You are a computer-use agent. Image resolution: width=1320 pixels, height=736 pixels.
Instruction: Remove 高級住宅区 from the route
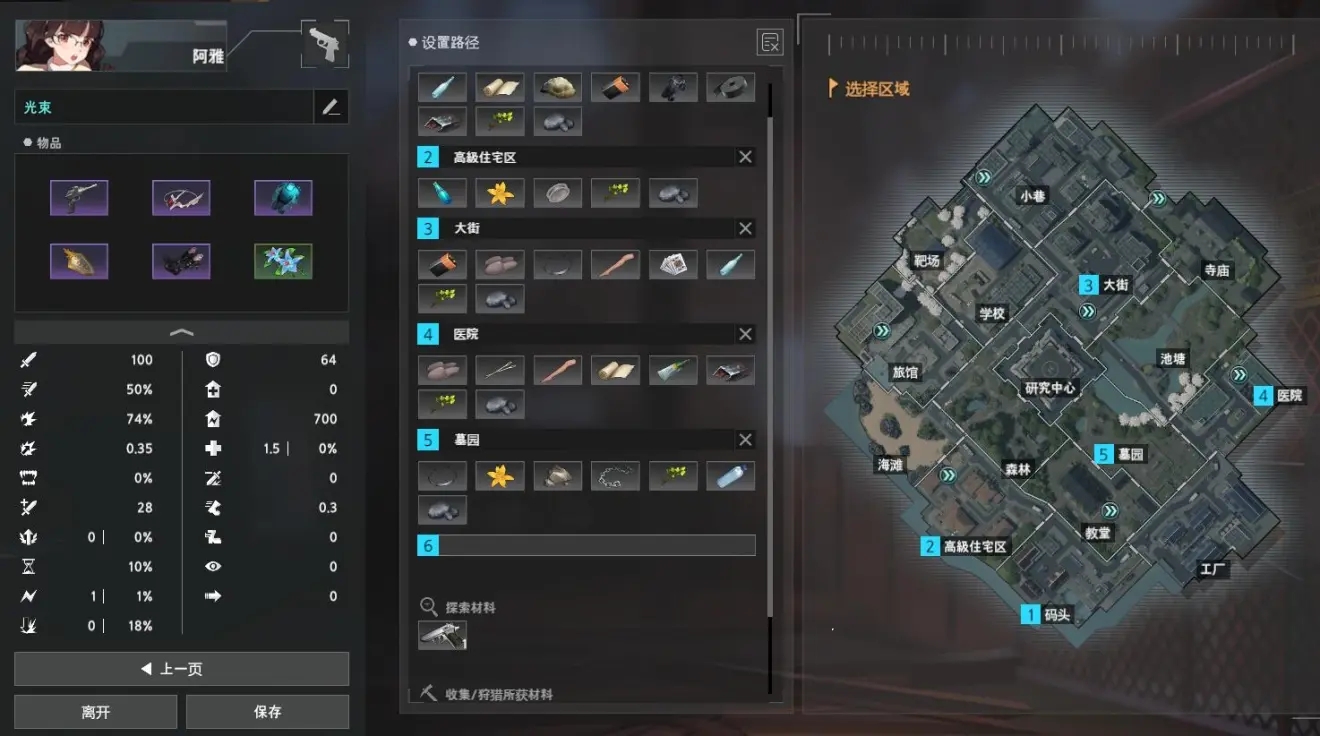pyautogui.click(x=745, y=157)
